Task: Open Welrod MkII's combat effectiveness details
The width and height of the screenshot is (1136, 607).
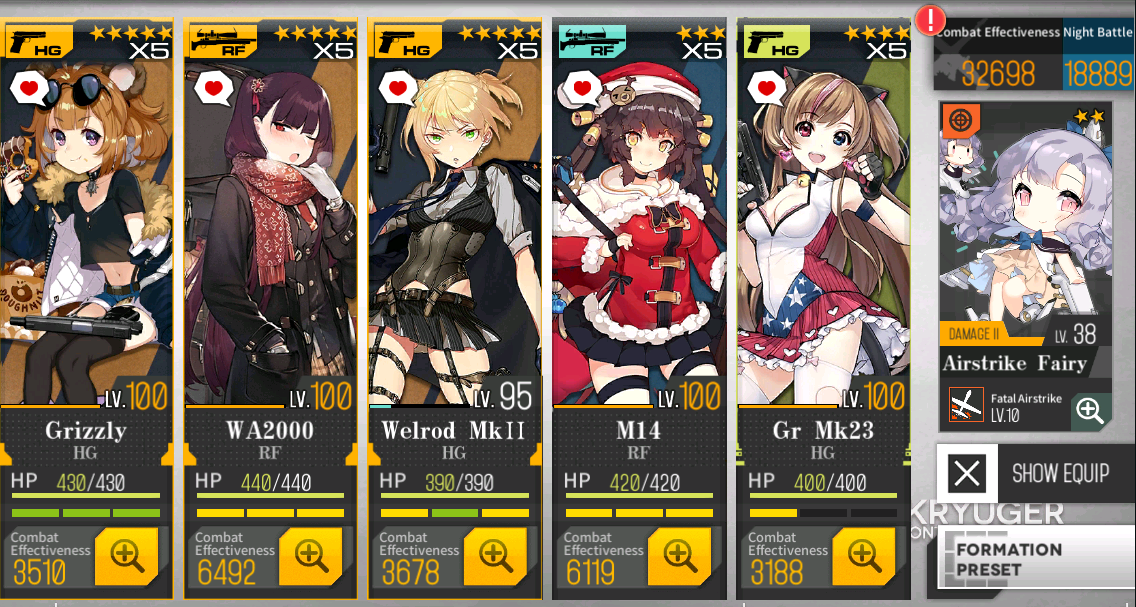Action: pos(495,556)
